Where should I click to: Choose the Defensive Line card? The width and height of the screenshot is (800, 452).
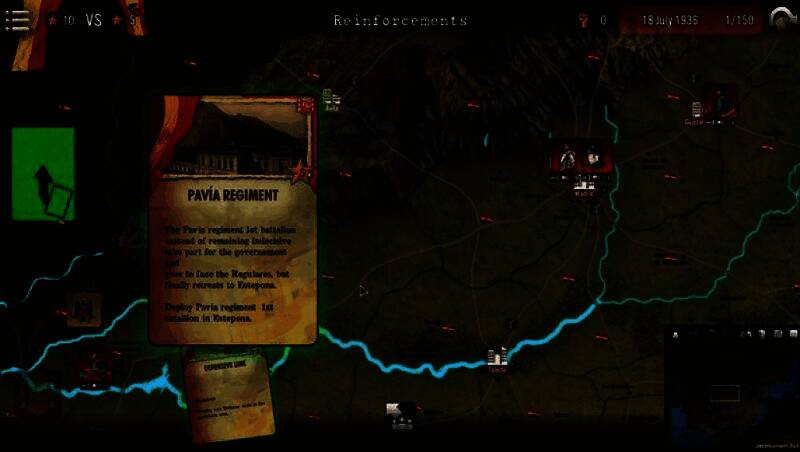[230, 395]
